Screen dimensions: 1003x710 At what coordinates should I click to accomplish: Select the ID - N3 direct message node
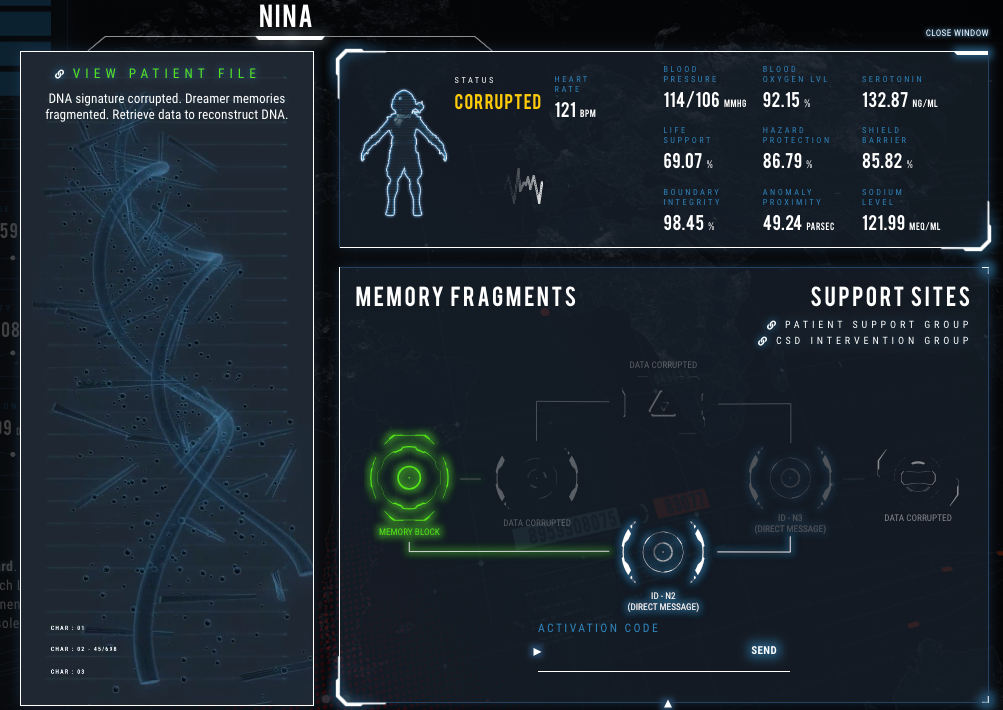click(x=790, y=474)
